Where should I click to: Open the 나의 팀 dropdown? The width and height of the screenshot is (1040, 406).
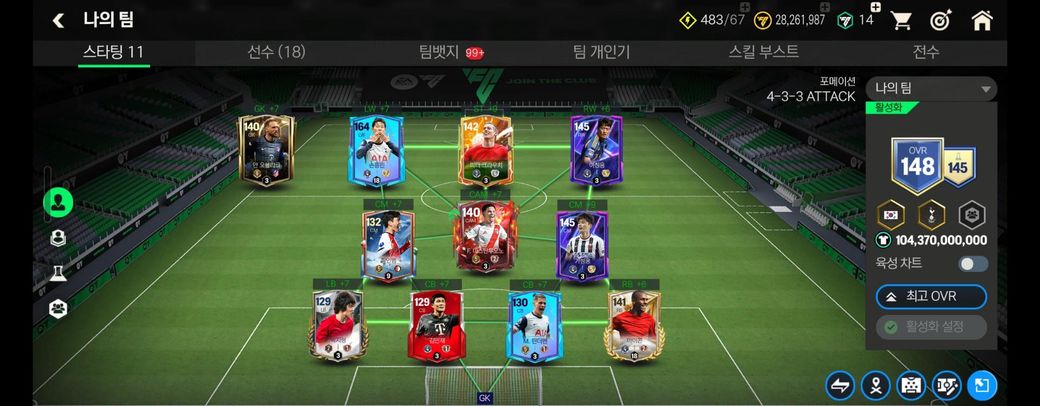click(x=931, y=89)
